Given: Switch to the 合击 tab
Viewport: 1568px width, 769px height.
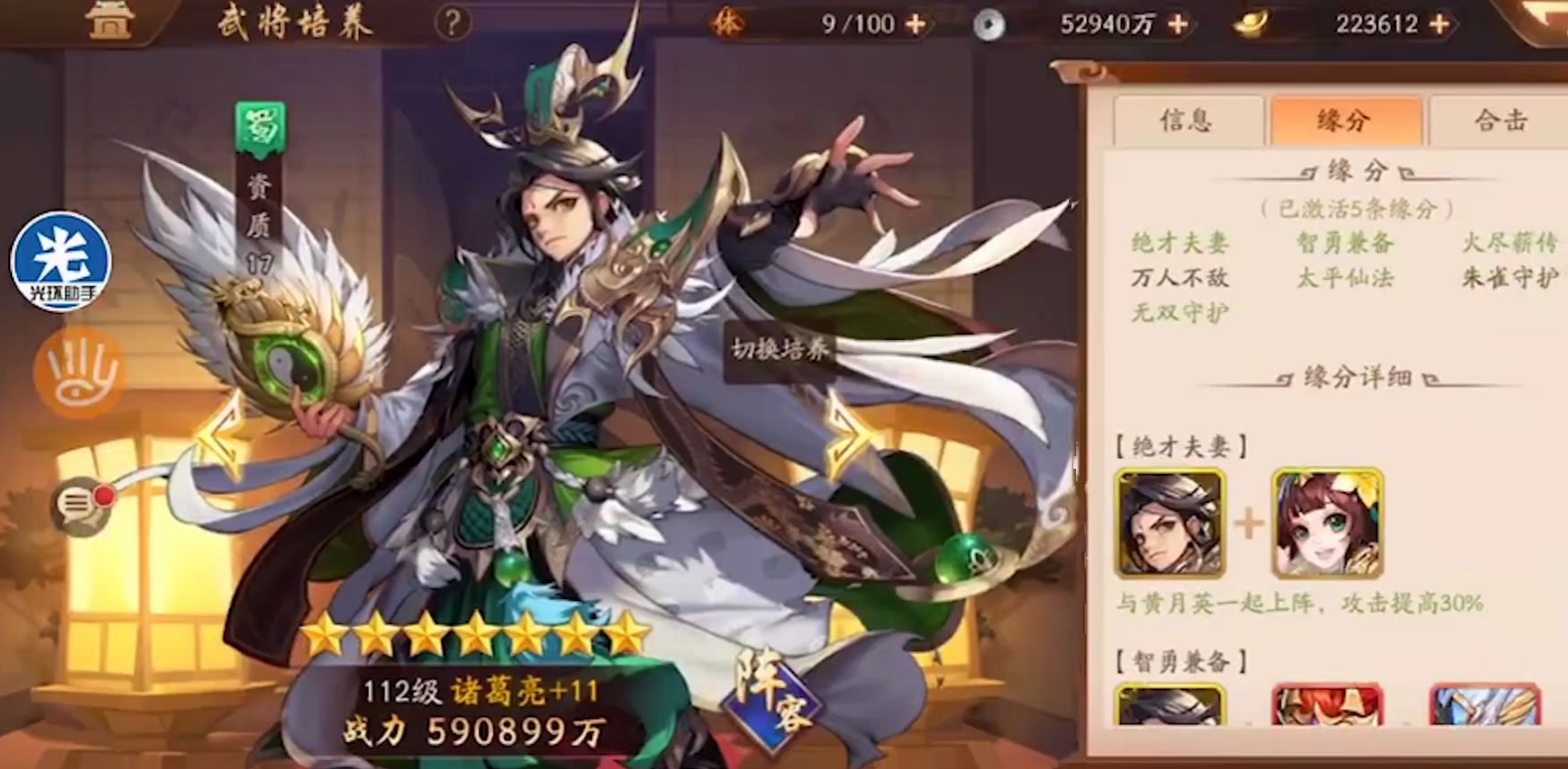Looking at the screenshot, I should 1502,120.
